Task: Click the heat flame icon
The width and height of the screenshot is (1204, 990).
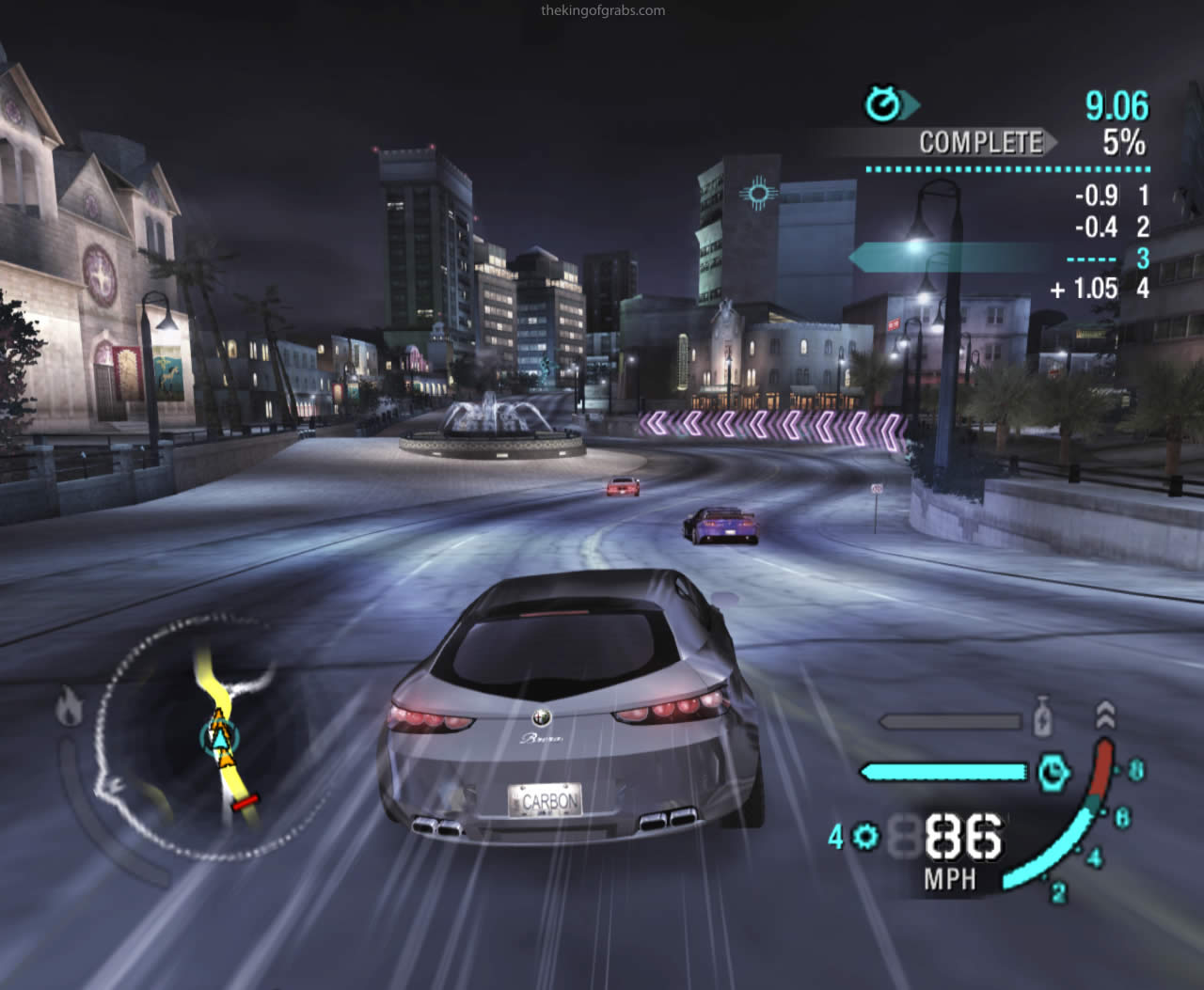Action: tap(68, 707)
